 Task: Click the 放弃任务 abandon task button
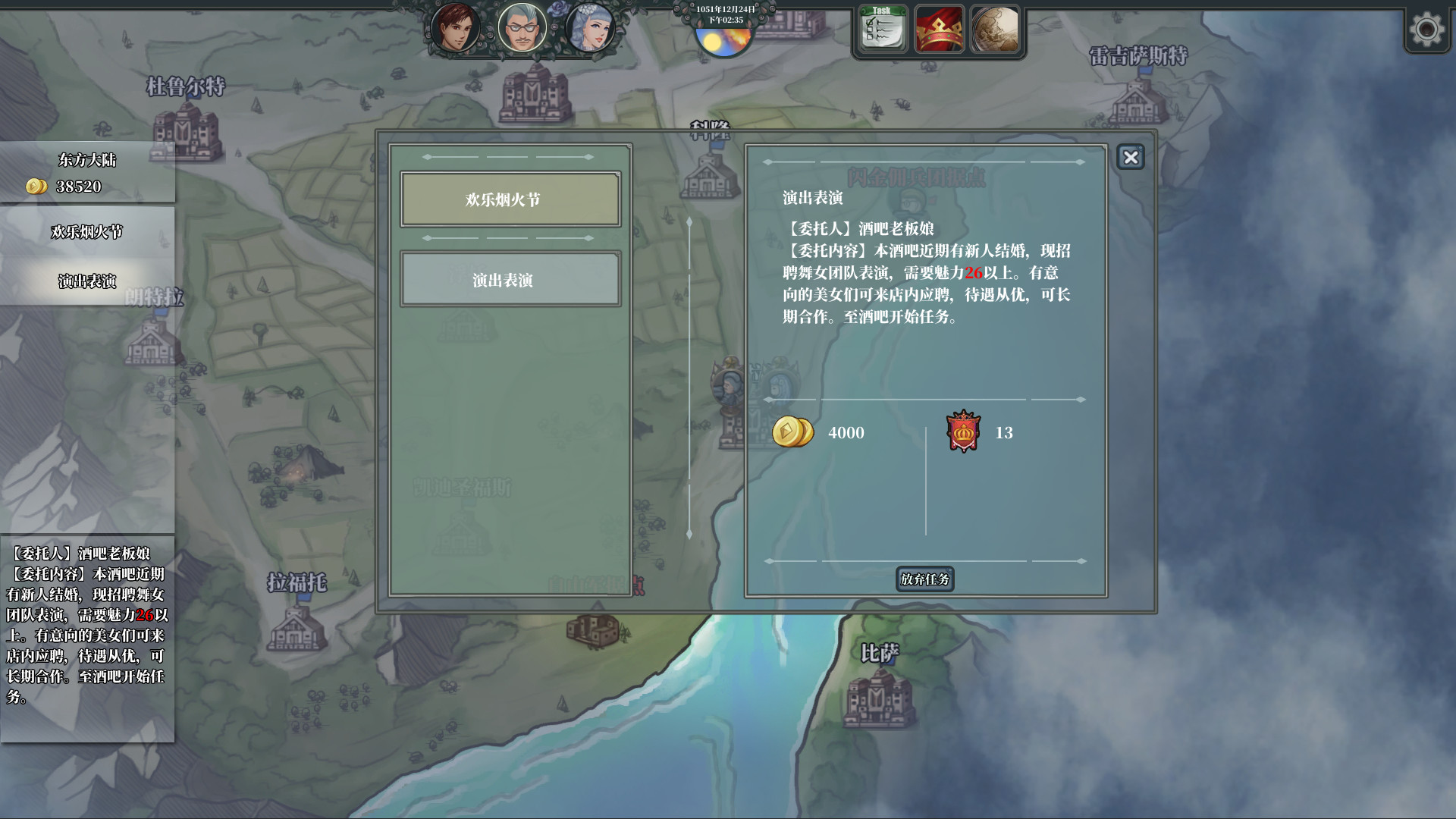click(x=924, y=580)
